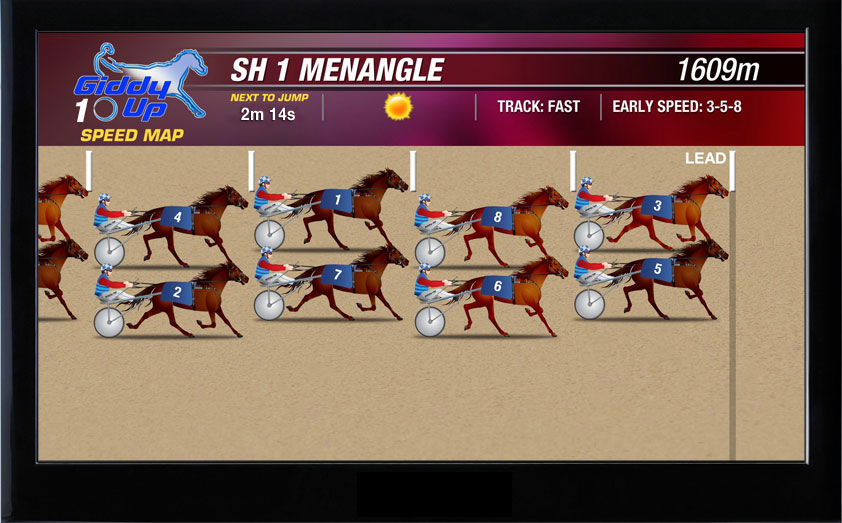Click the Giddy Up logo

coord(137,85)
